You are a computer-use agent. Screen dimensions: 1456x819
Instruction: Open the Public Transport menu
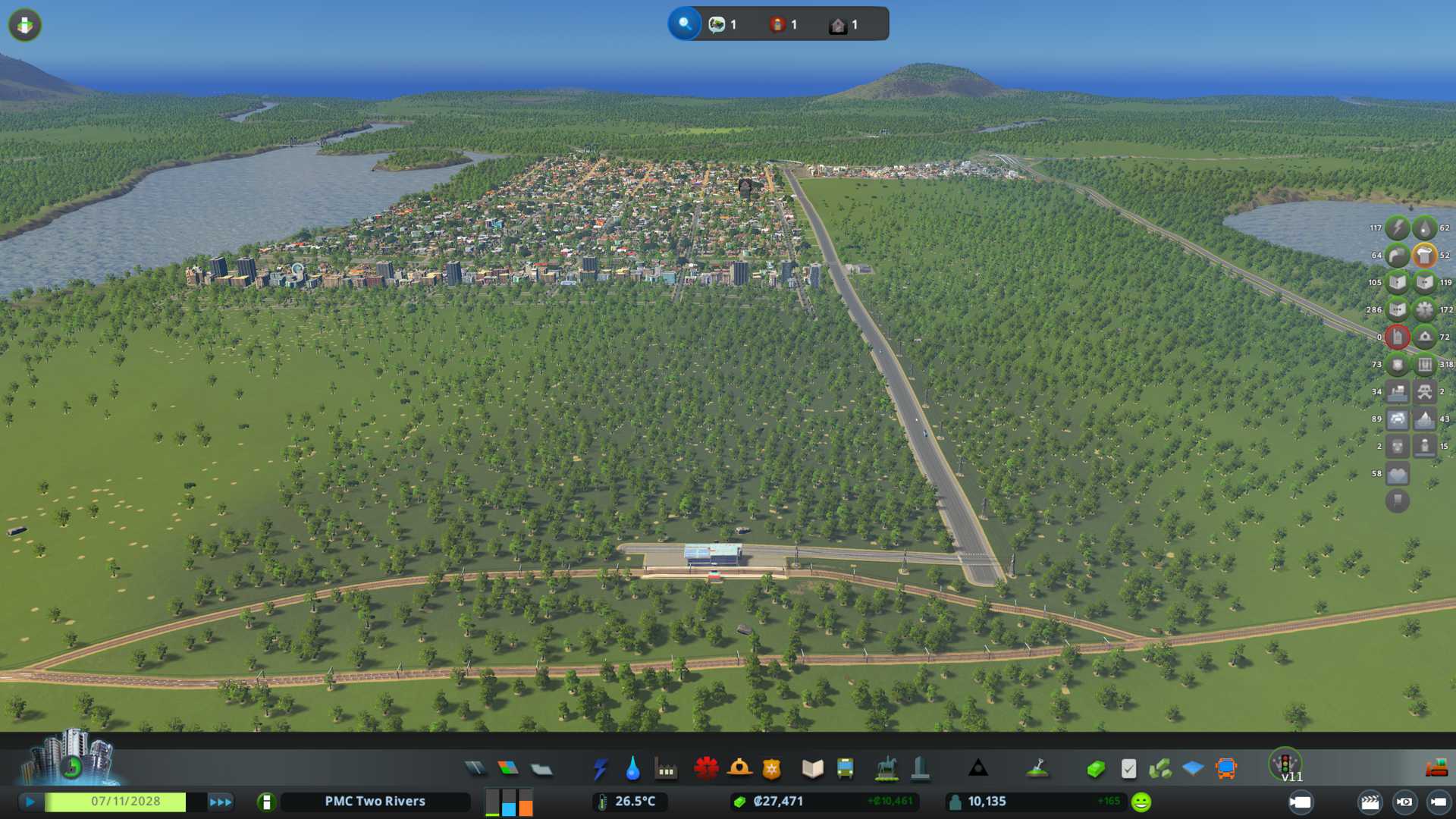845,769
